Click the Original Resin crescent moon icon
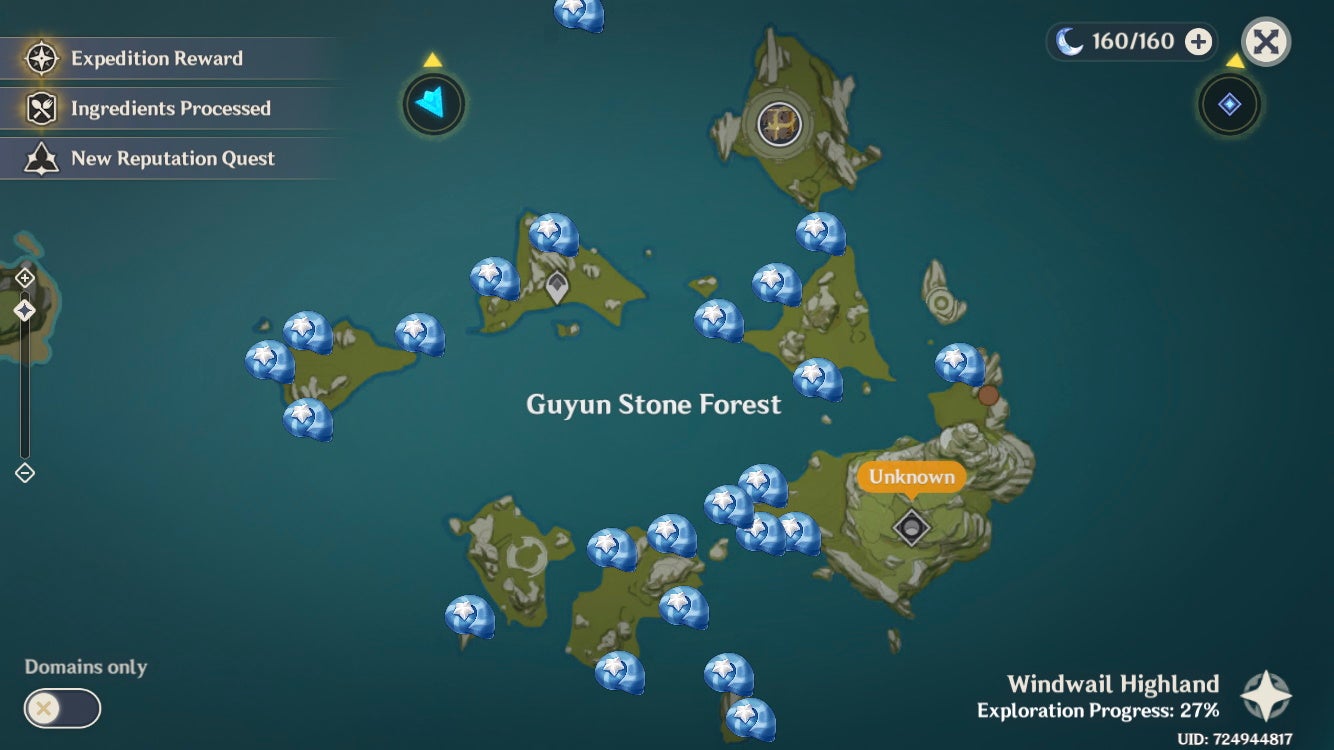The width and height of the screenshot is (1334, 750). 1069,41
